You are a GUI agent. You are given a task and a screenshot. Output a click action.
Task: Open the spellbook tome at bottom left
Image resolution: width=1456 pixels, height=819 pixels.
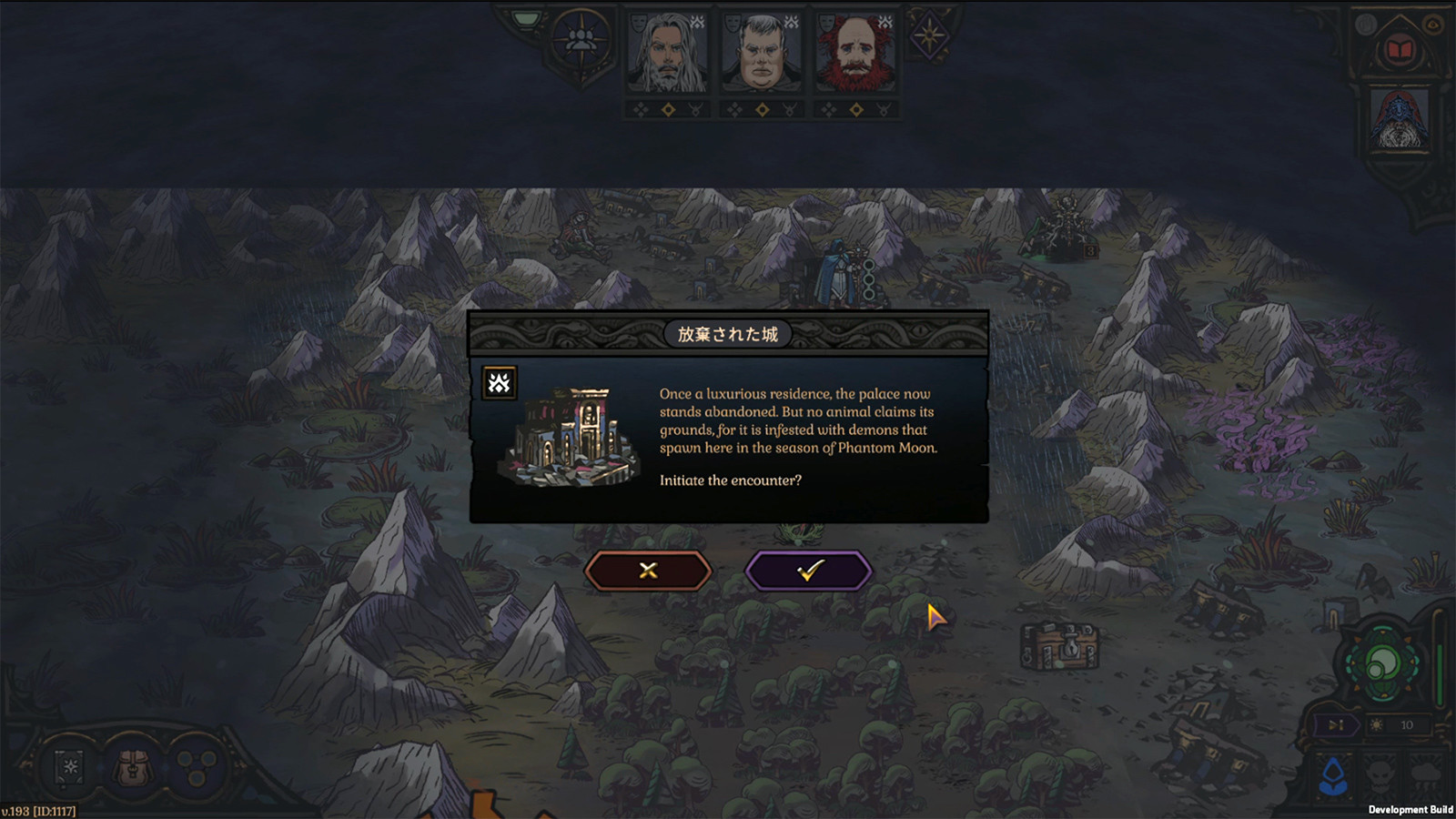click(x=68, y=769)
